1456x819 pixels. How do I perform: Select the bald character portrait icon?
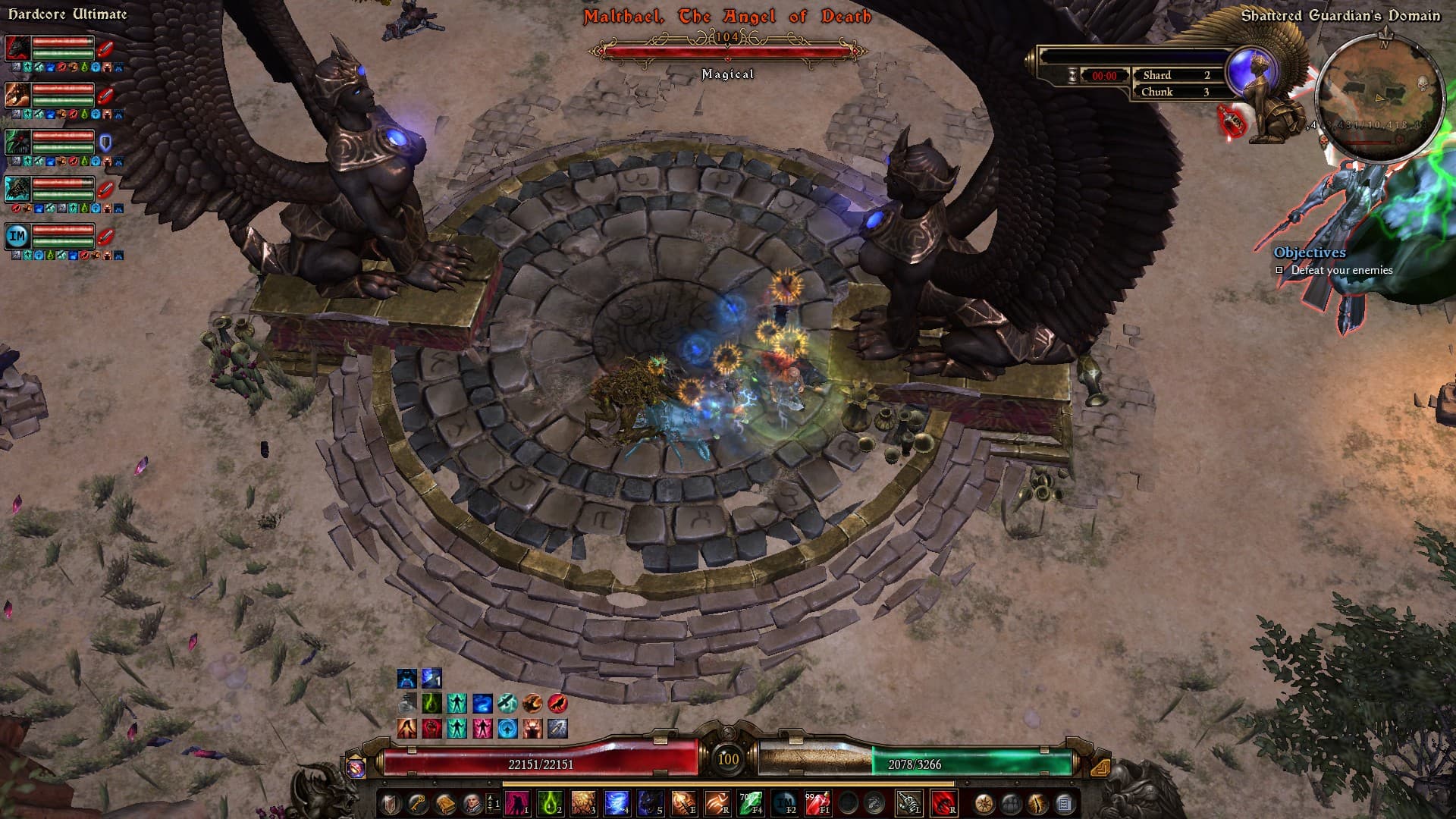pos(472,803)
